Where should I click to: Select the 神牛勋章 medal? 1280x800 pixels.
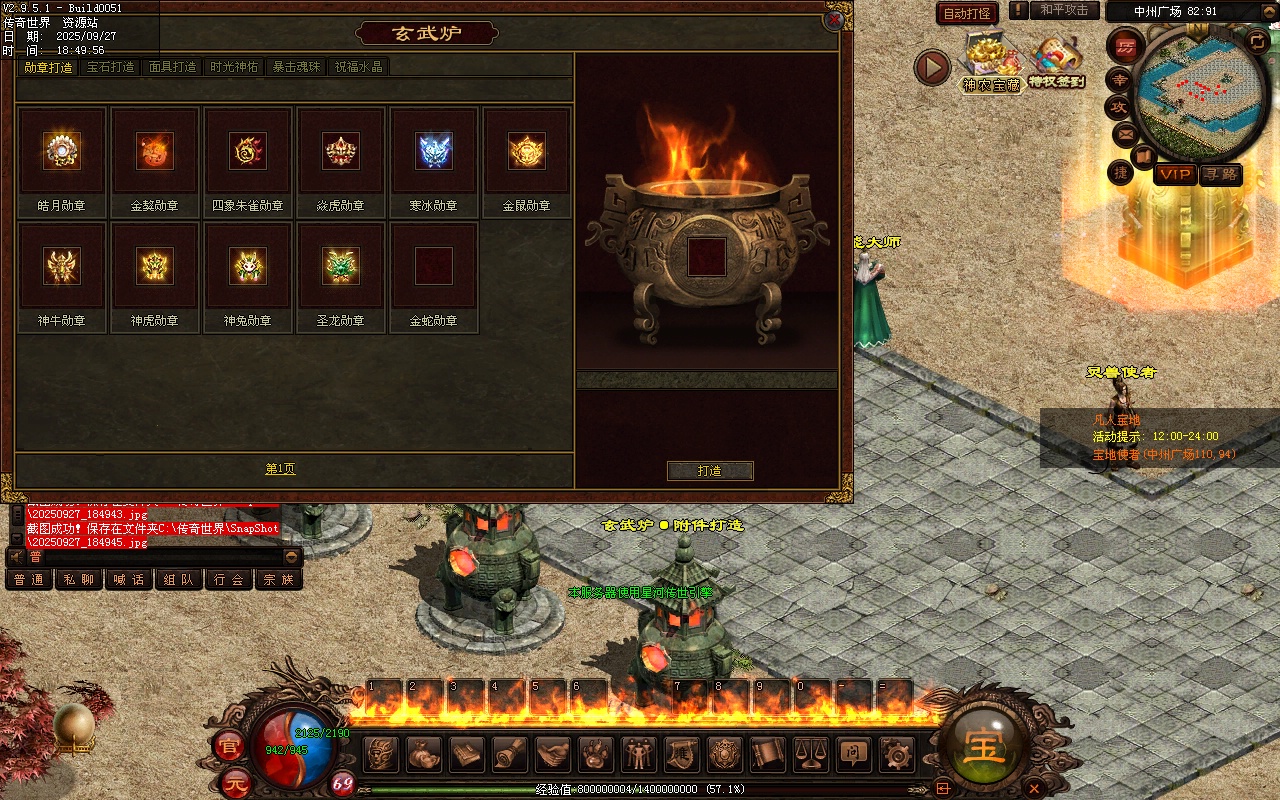point(62,266)
